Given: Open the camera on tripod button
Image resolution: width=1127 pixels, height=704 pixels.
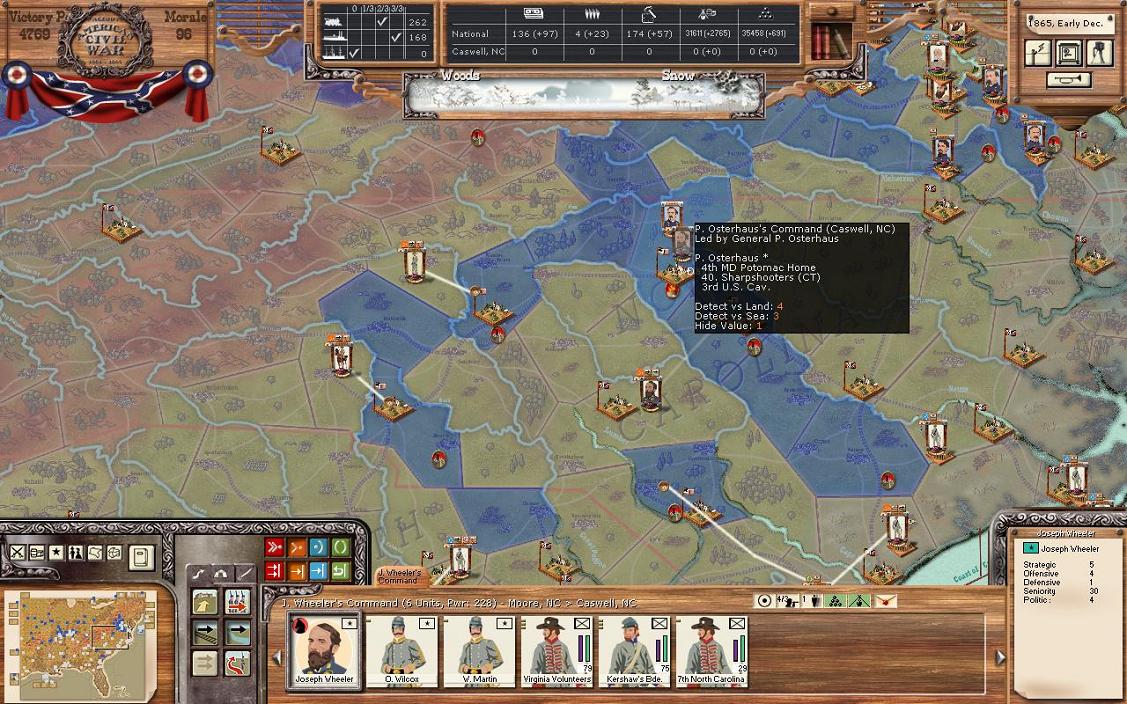Looking at the screenshot, I should pos(1098,53).
